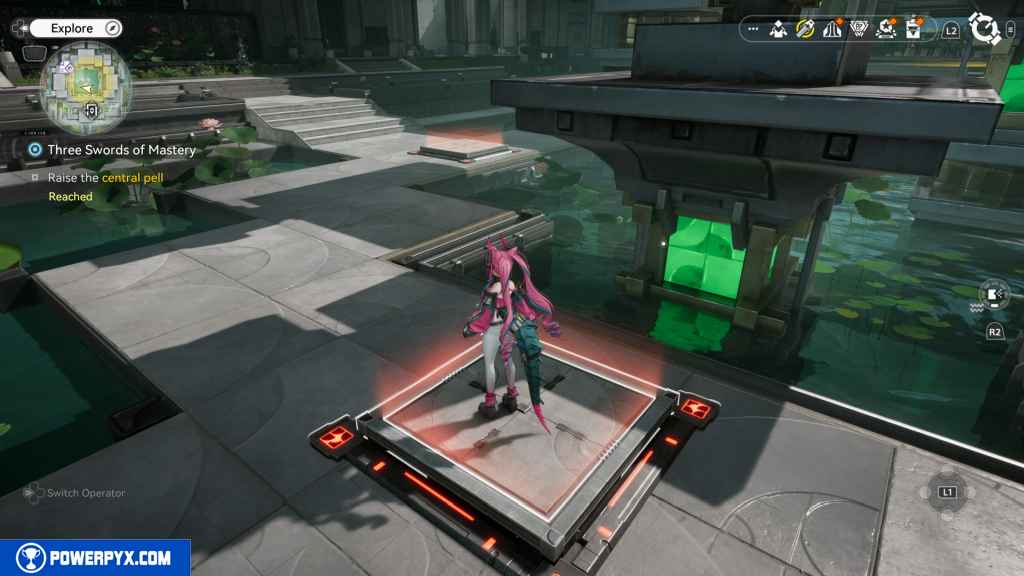This screenshot has width=1024, height=576.
Task: Select the Three Swords of Mastery quest tracker
Action: pyautogui.click(x=120, y=149)
